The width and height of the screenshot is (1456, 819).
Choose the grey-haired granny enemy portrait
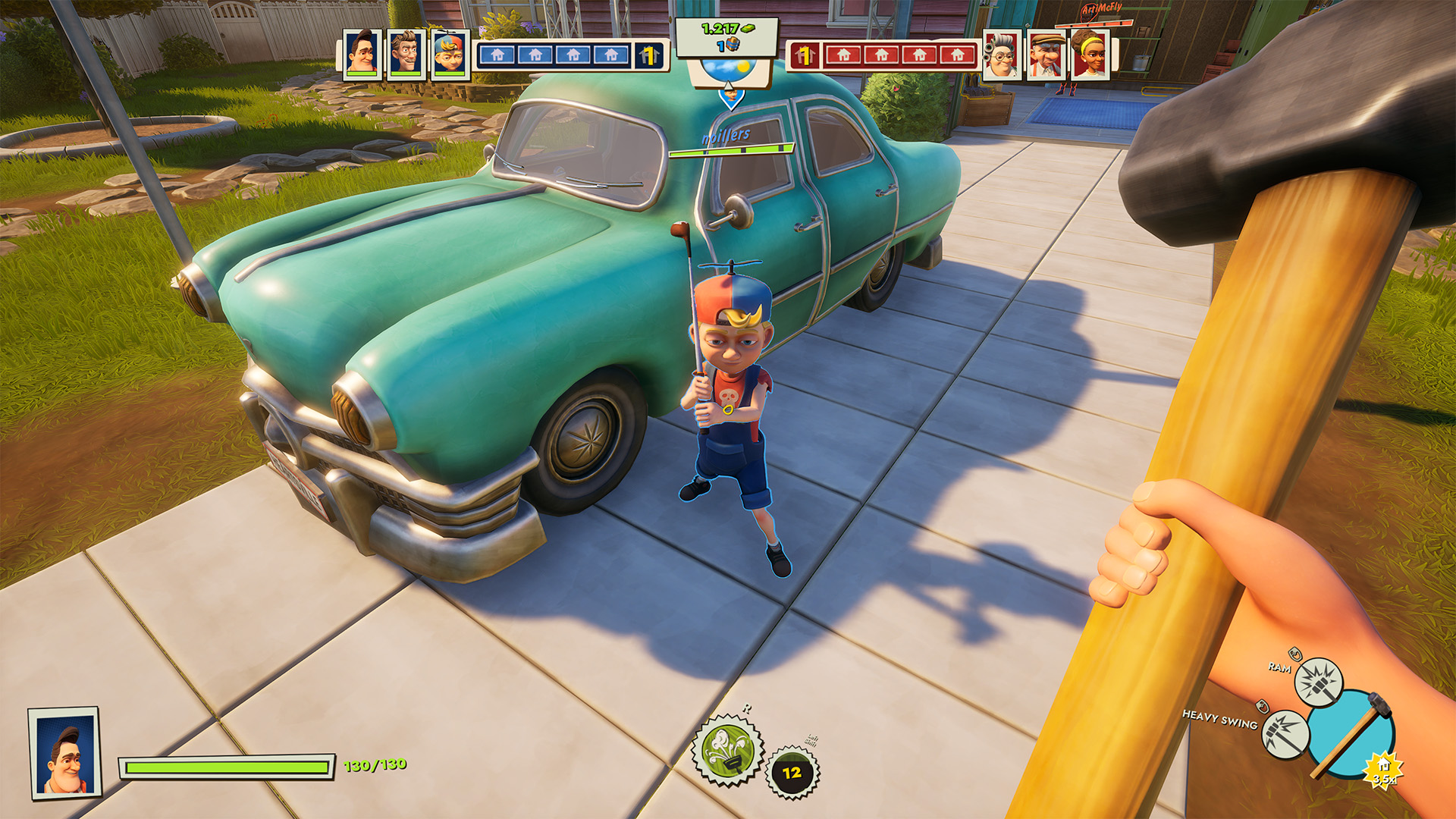(1002, 55)
